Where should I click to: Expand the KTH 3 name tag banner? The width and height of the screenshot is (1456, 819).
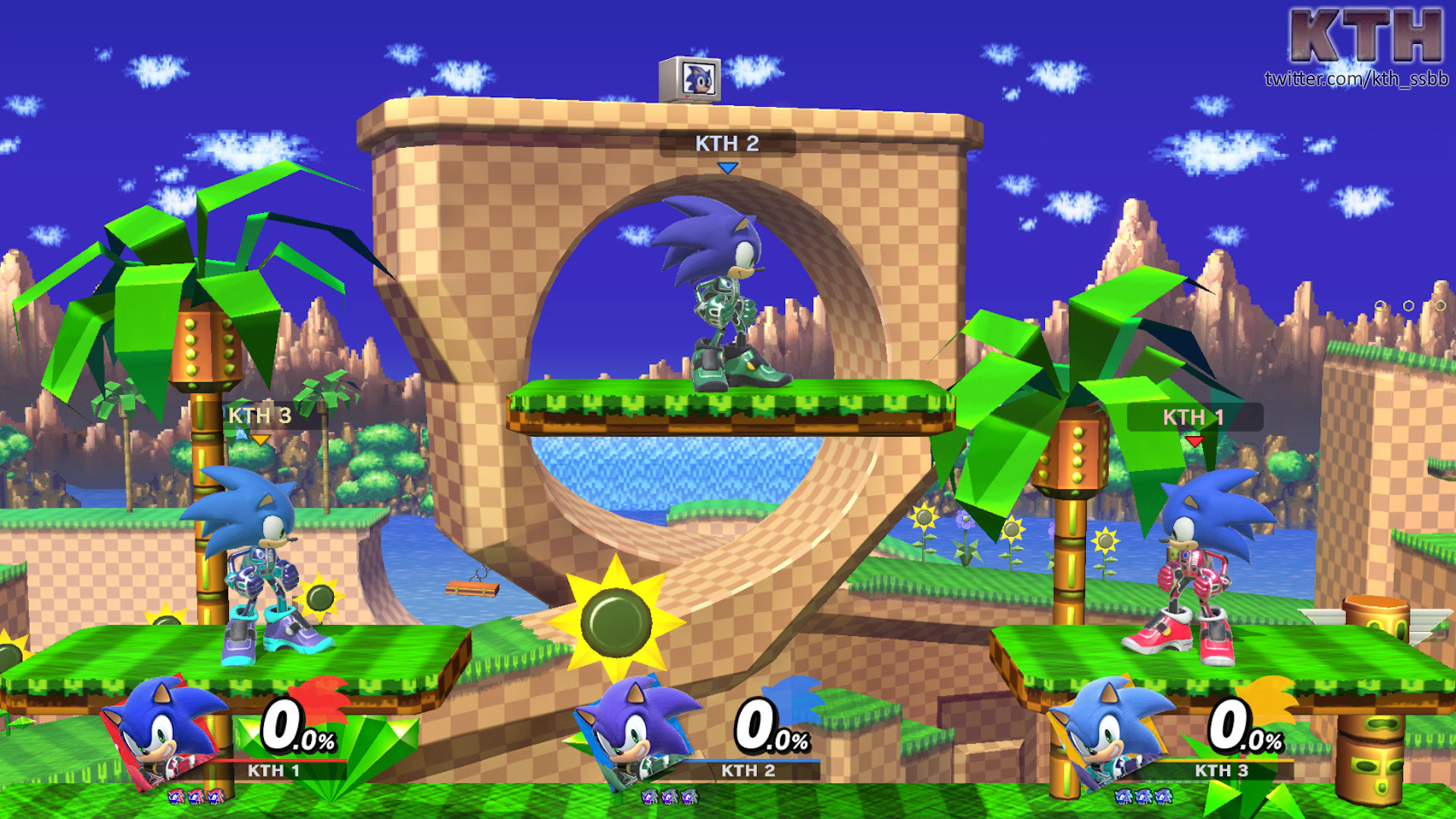(258, 416)
